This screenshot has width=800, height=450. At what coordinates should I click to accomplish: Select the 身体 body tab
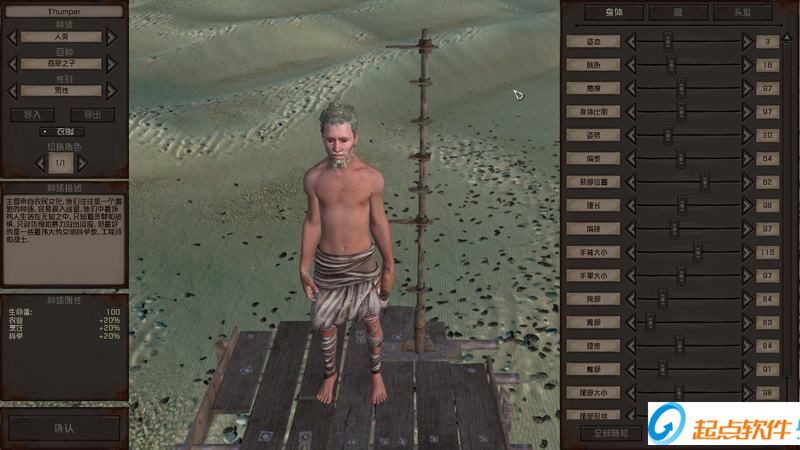pos(614,13)
